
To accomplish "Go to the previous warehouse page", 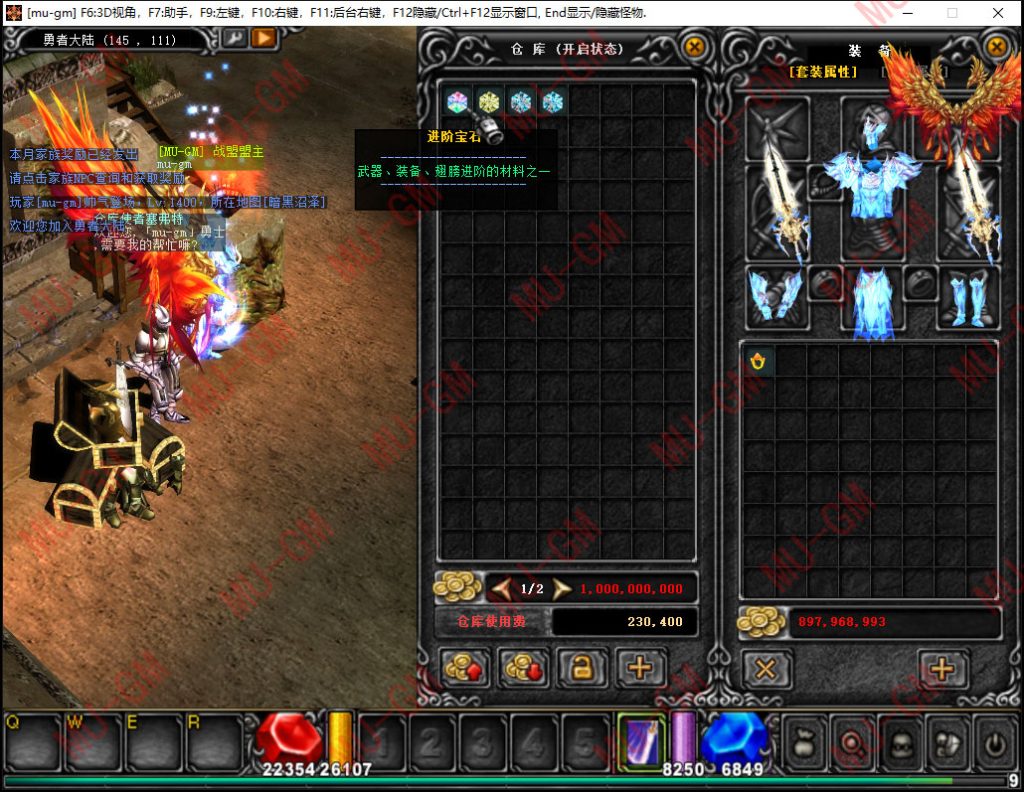I will [501, 589].
